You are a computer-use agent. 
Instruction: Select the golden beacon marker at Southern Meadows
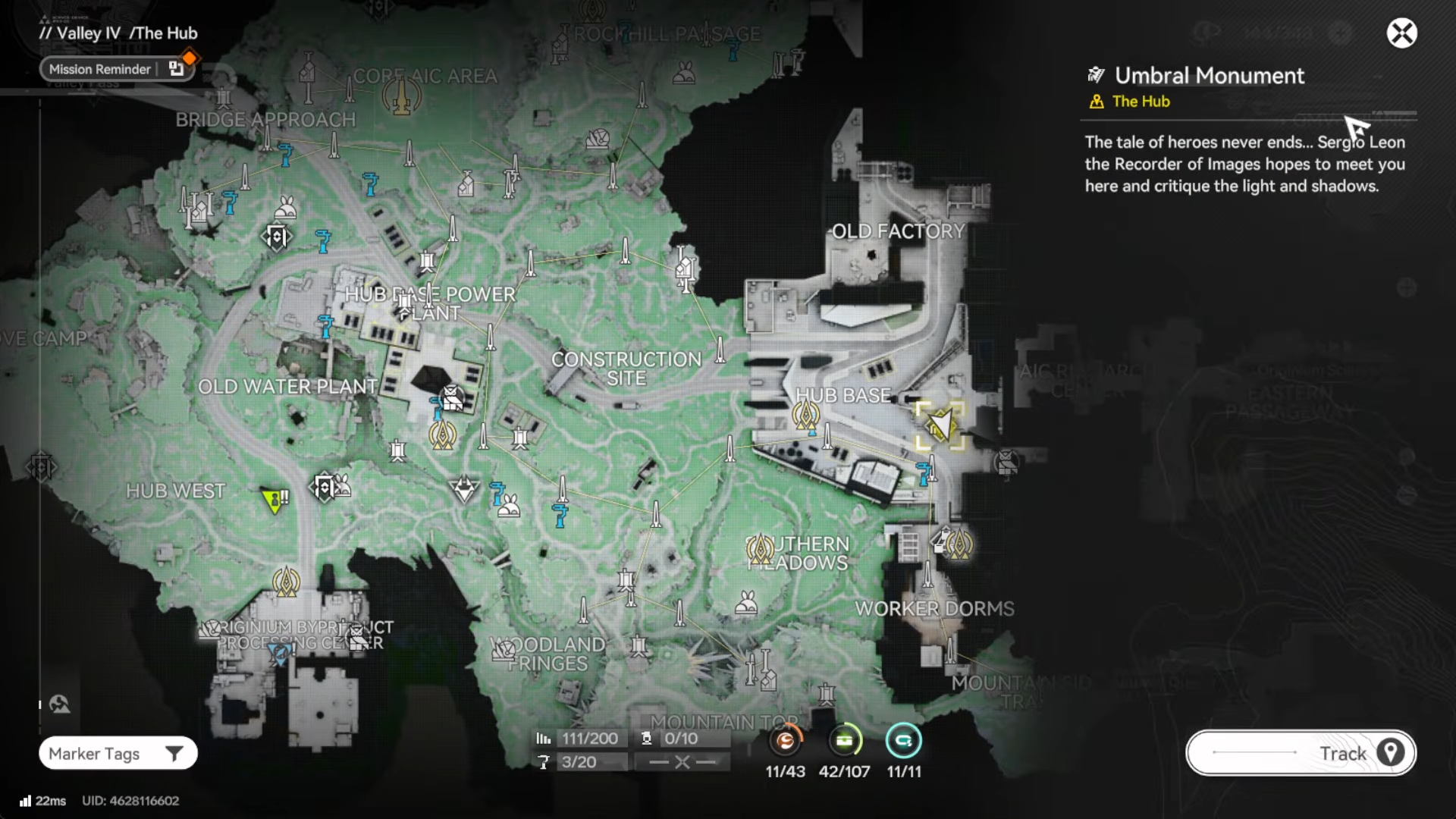[x=759, y=548]
